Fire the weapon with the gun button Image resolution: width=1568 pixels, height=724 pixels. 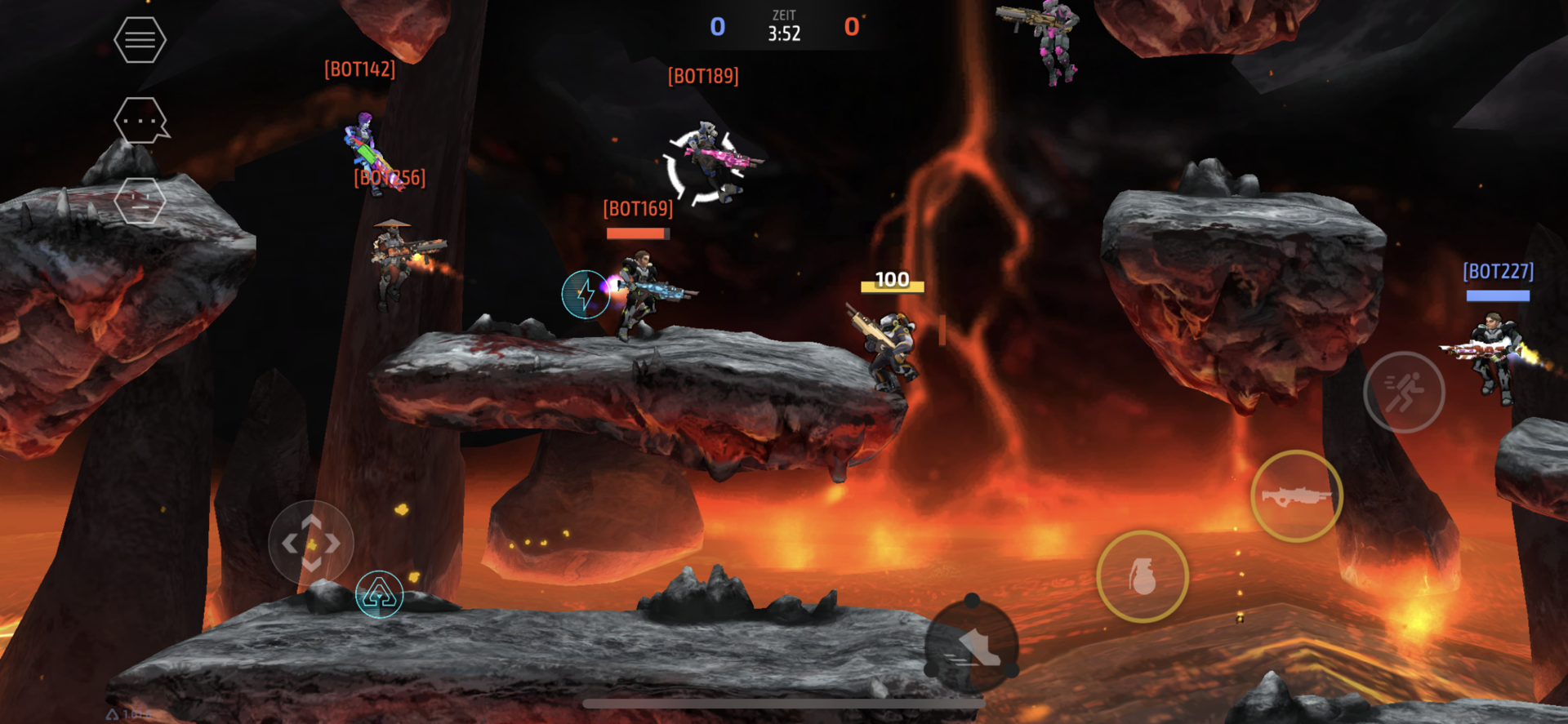[x=1296, y=495]
